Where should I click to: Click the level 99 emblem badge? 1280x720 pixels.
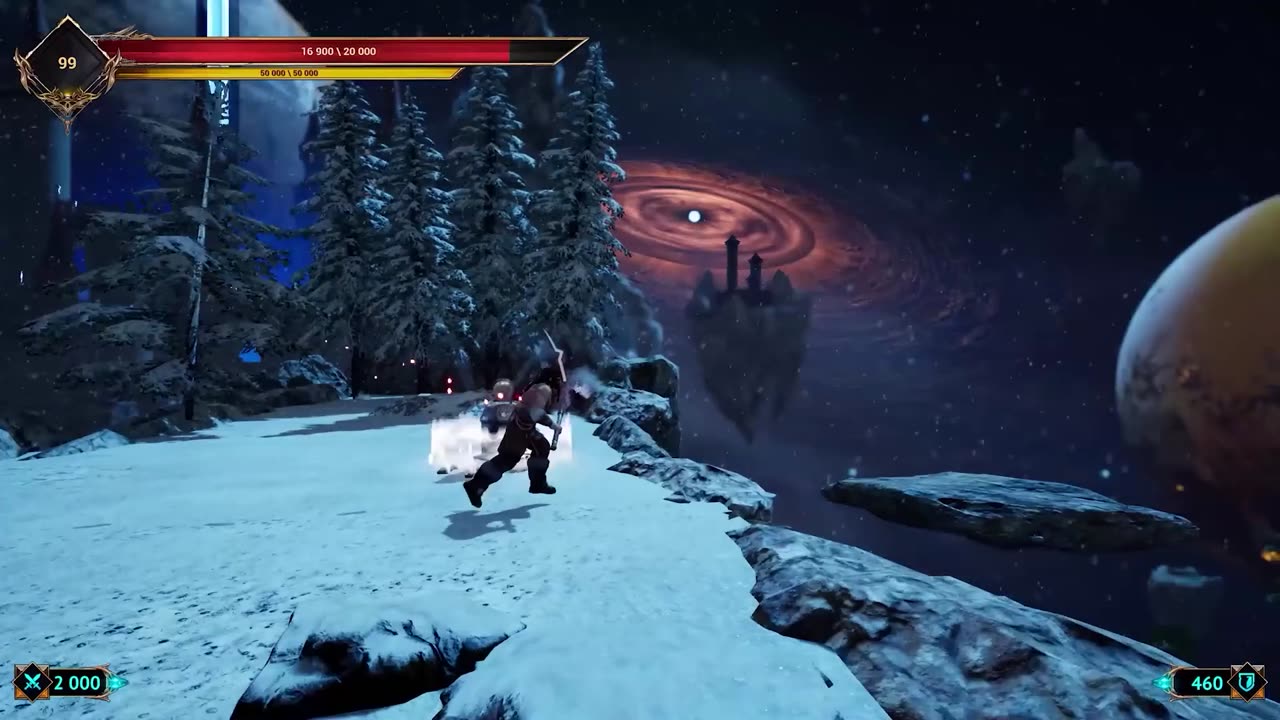click(x=66, y=63)
